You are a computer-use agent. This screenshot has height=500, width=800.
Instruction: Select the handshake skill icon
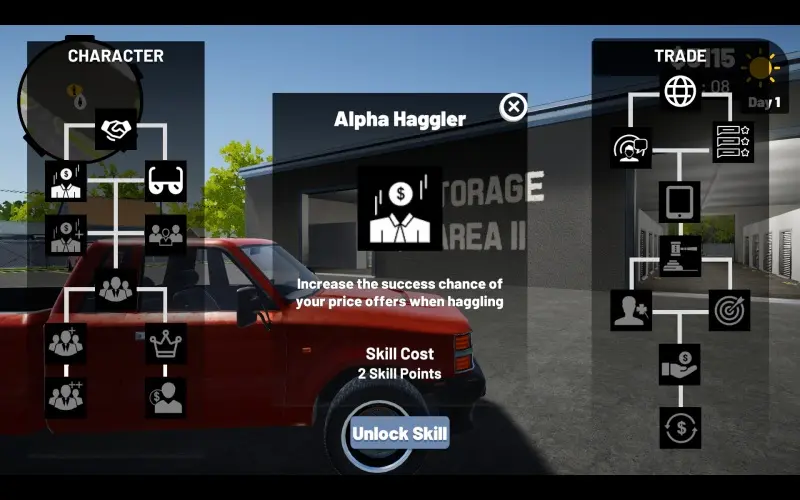click(116, 129)
